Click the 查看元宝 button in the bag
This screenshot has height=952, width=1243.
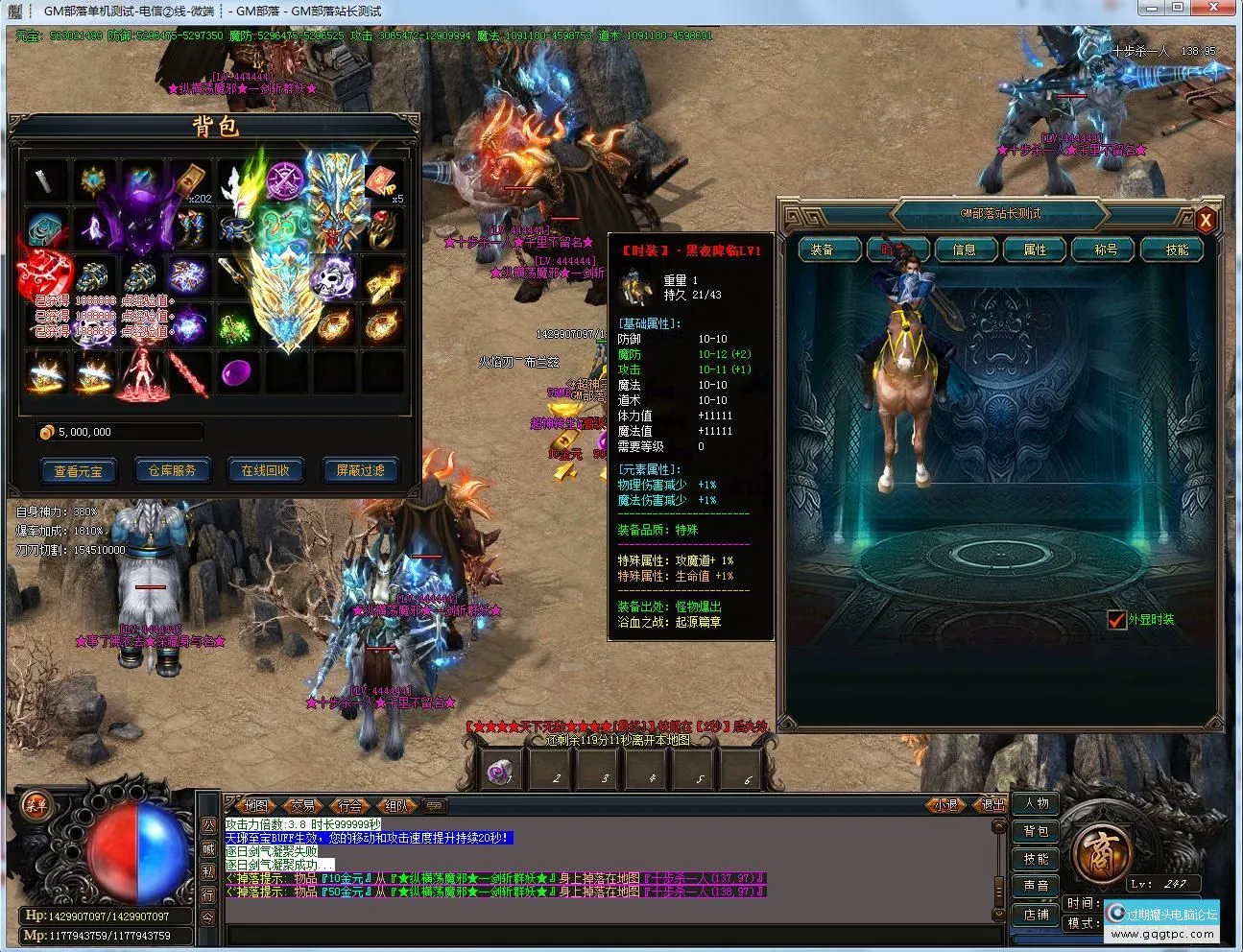(x=78, y=470)
